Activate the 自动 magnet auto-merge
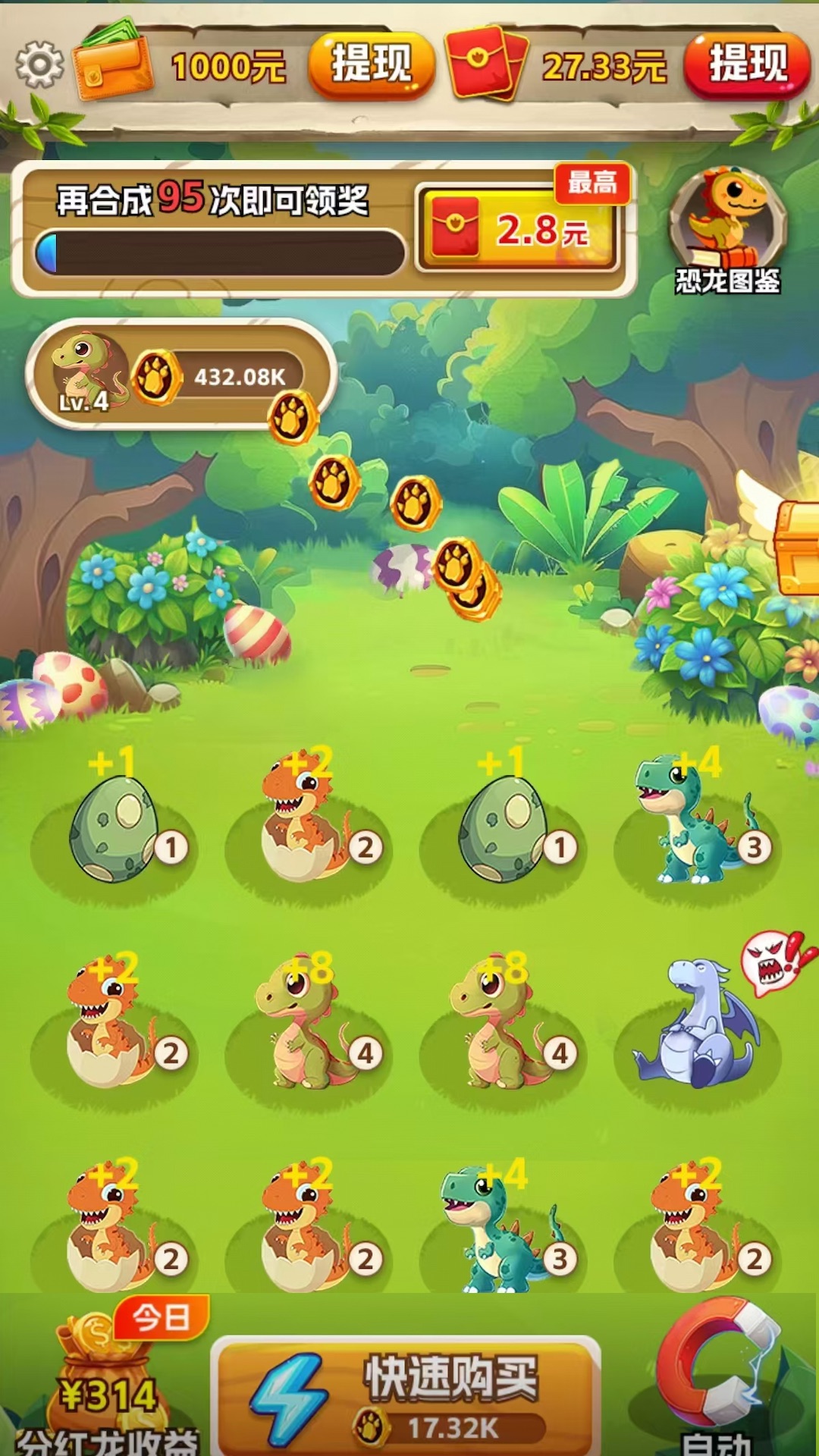 717,1374
